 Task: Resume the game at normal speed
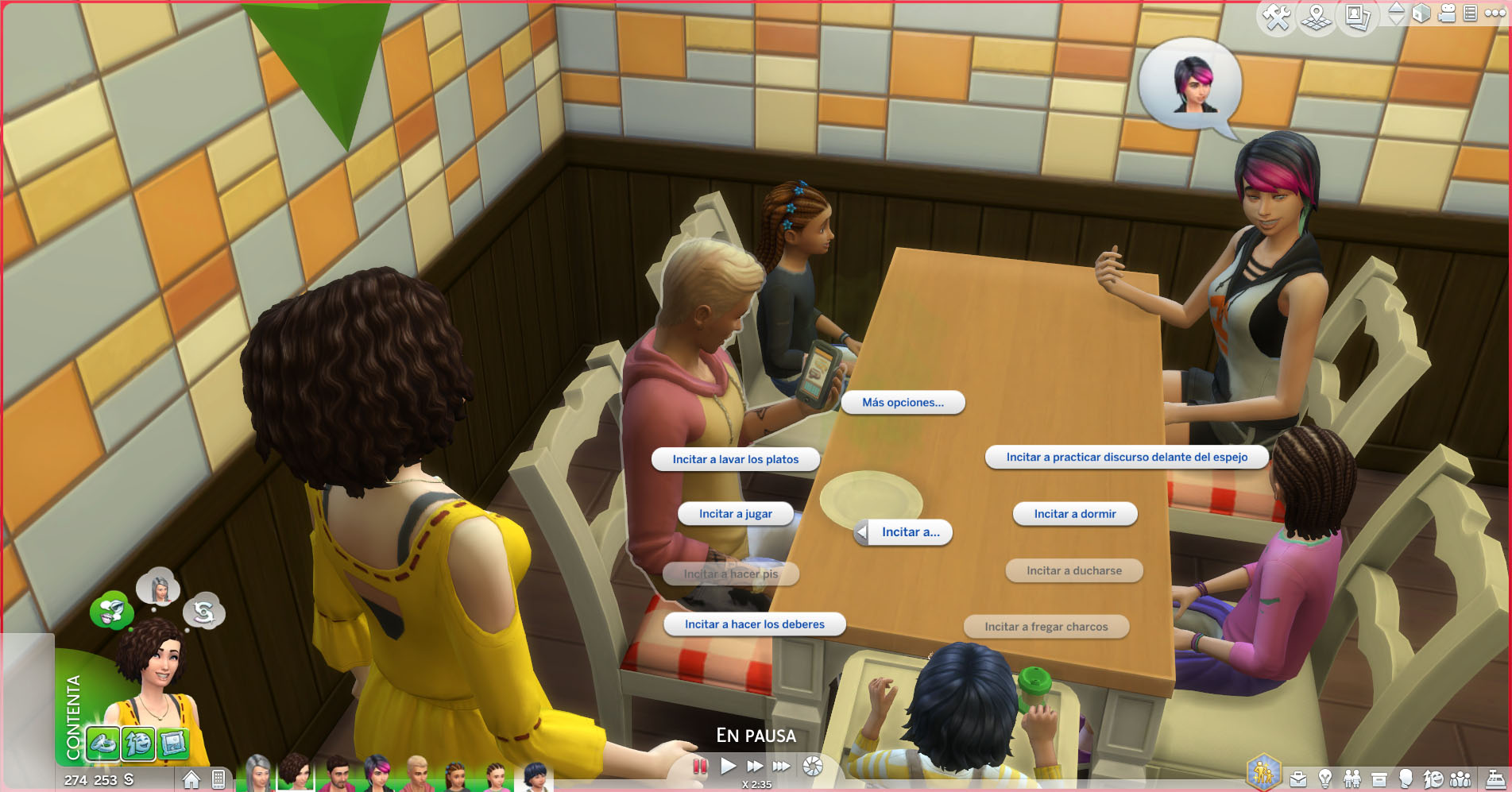(x=728, y=766)
